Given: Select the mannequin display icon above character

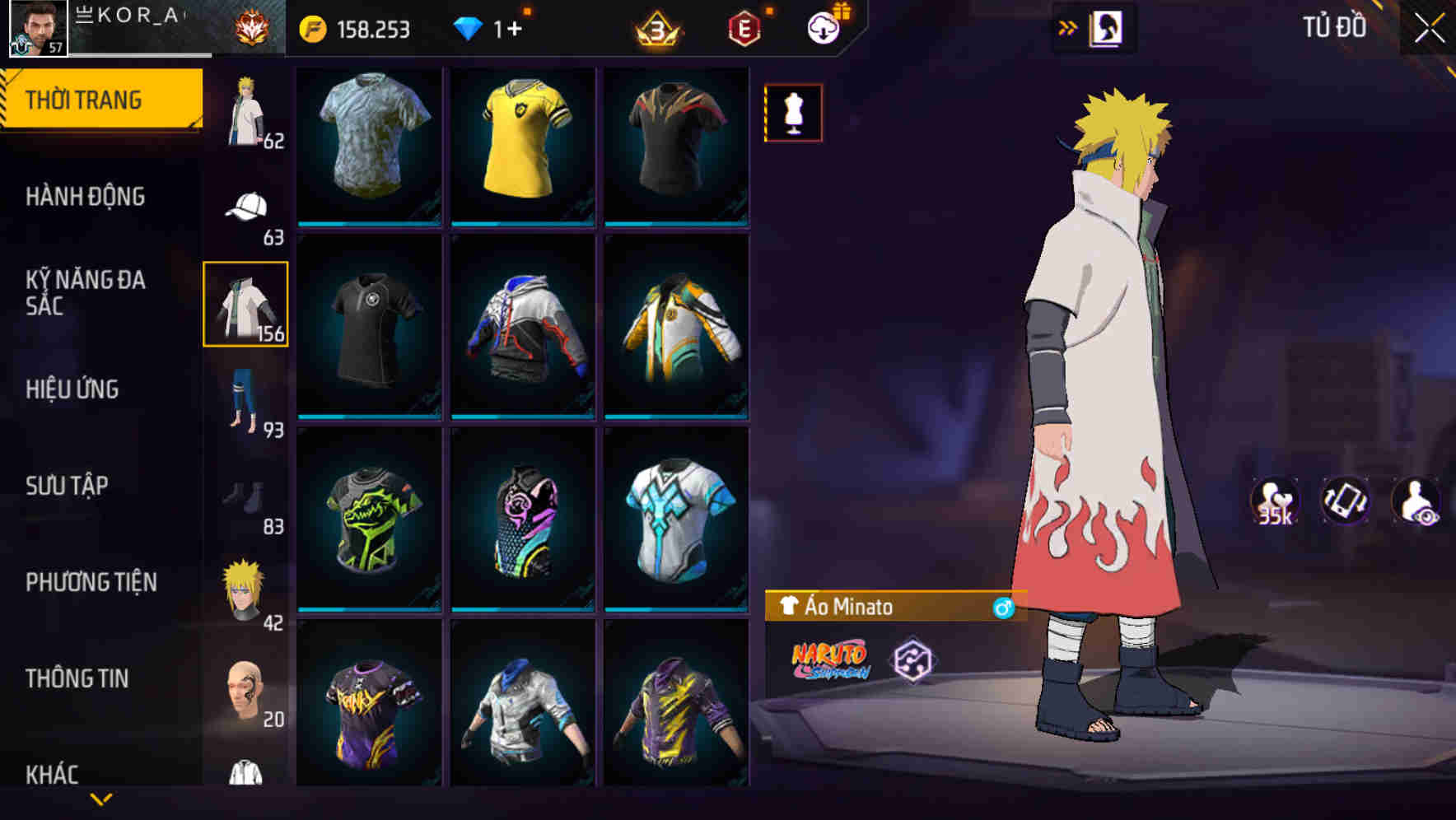Looking at the screenshot, I should tap(793, 112).
